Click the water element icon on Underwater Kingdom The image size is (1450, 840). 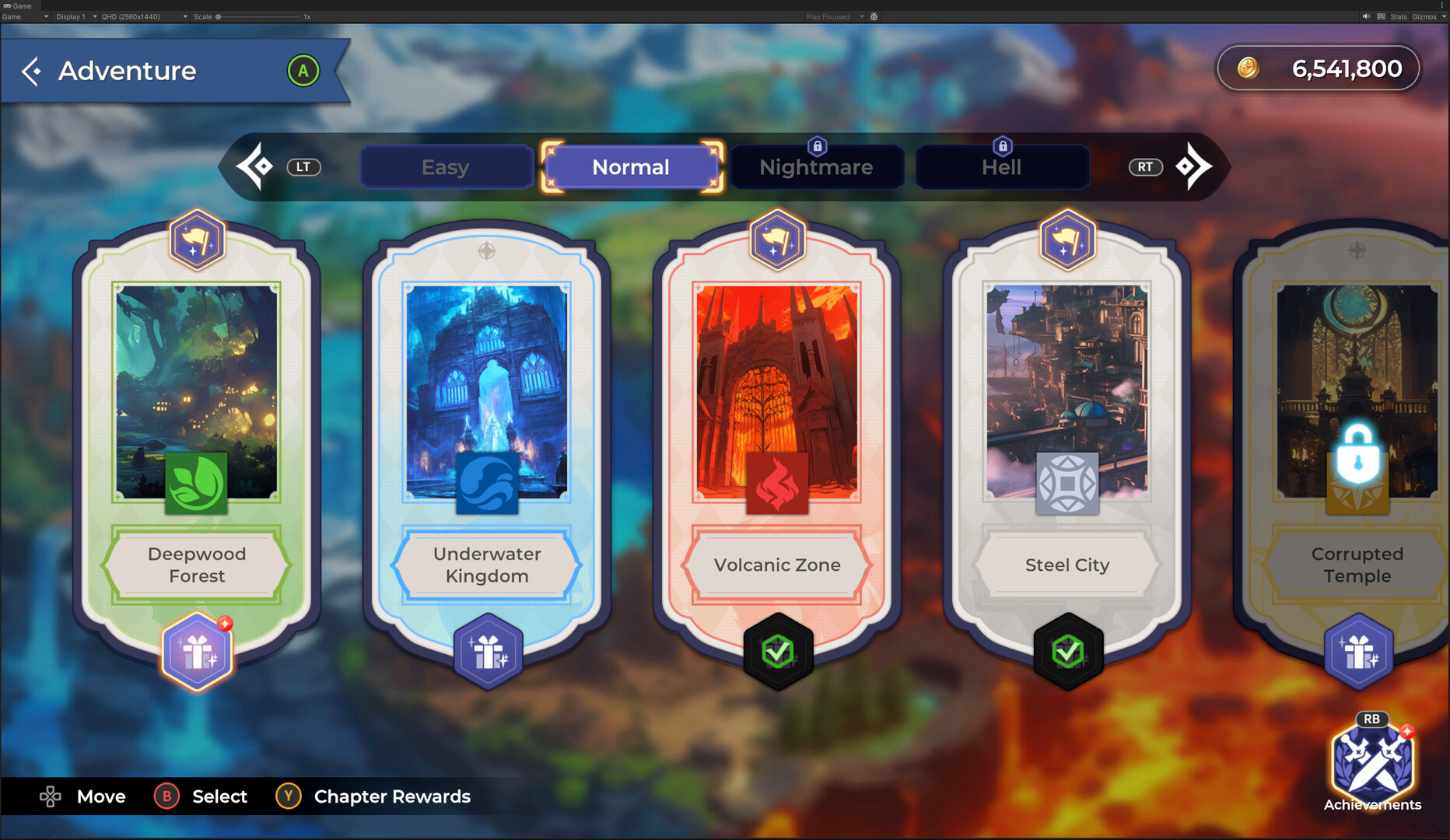pos(486,484)
